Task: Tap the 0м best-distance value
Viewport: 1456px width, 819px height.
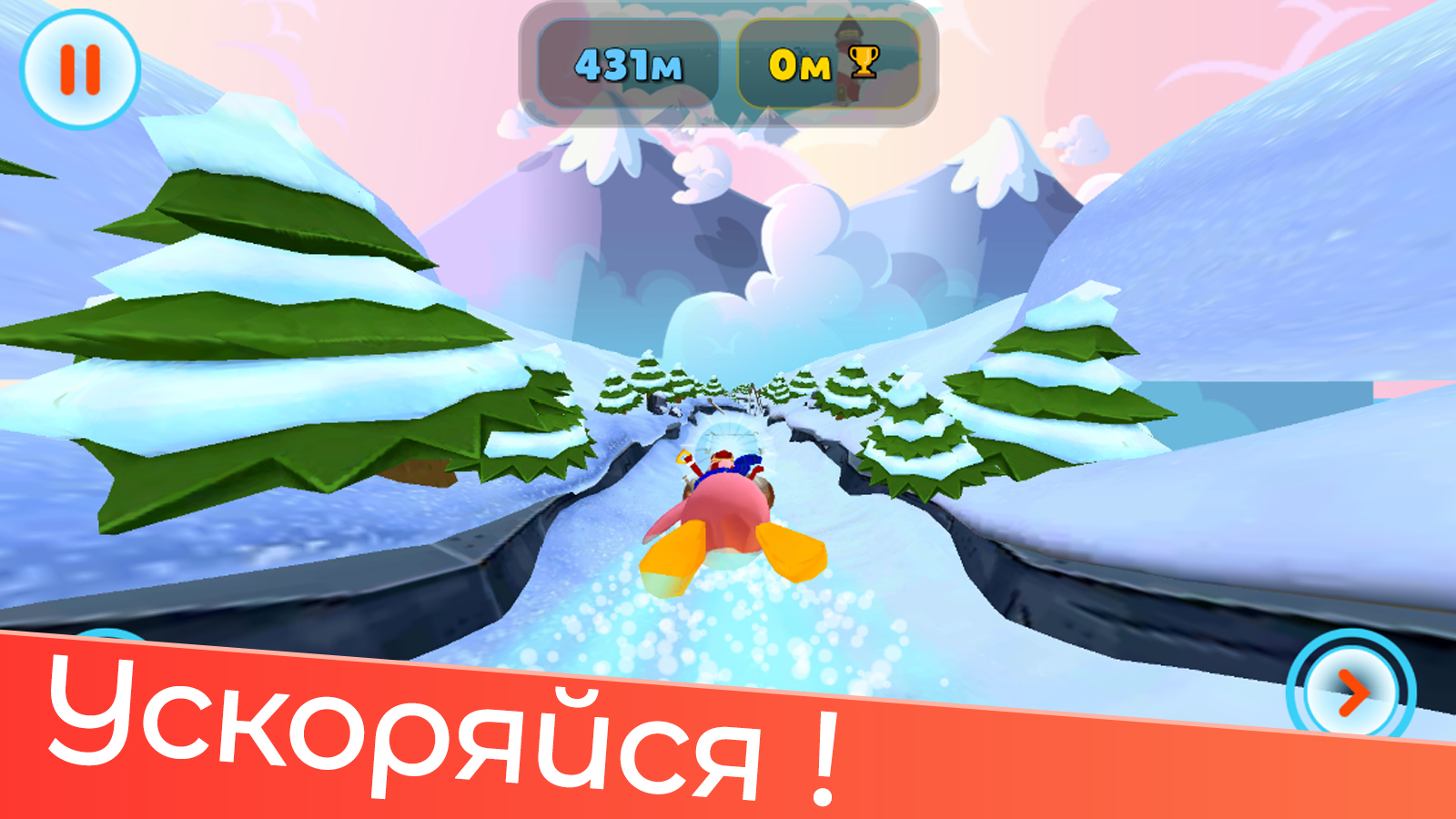Action: [x=799, y=64]
